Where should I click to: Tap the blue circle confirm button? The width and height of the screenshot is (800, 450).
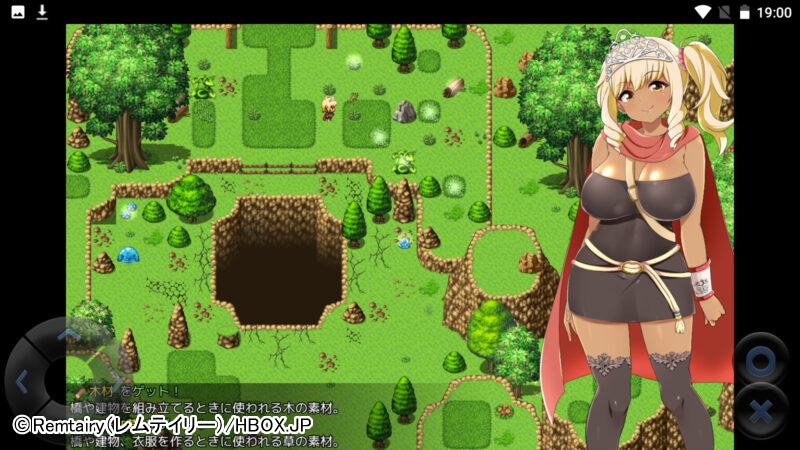coord(760,359)
